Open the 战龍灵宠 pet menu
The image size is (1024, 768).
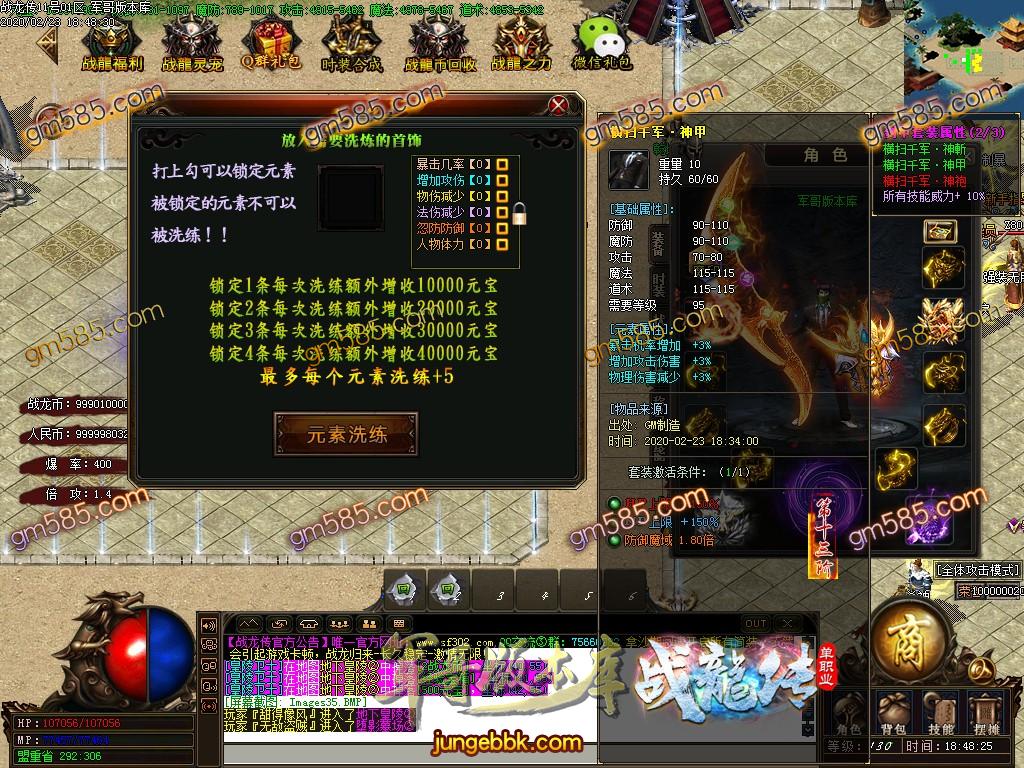pyautogui.click(x=190, y=43)
